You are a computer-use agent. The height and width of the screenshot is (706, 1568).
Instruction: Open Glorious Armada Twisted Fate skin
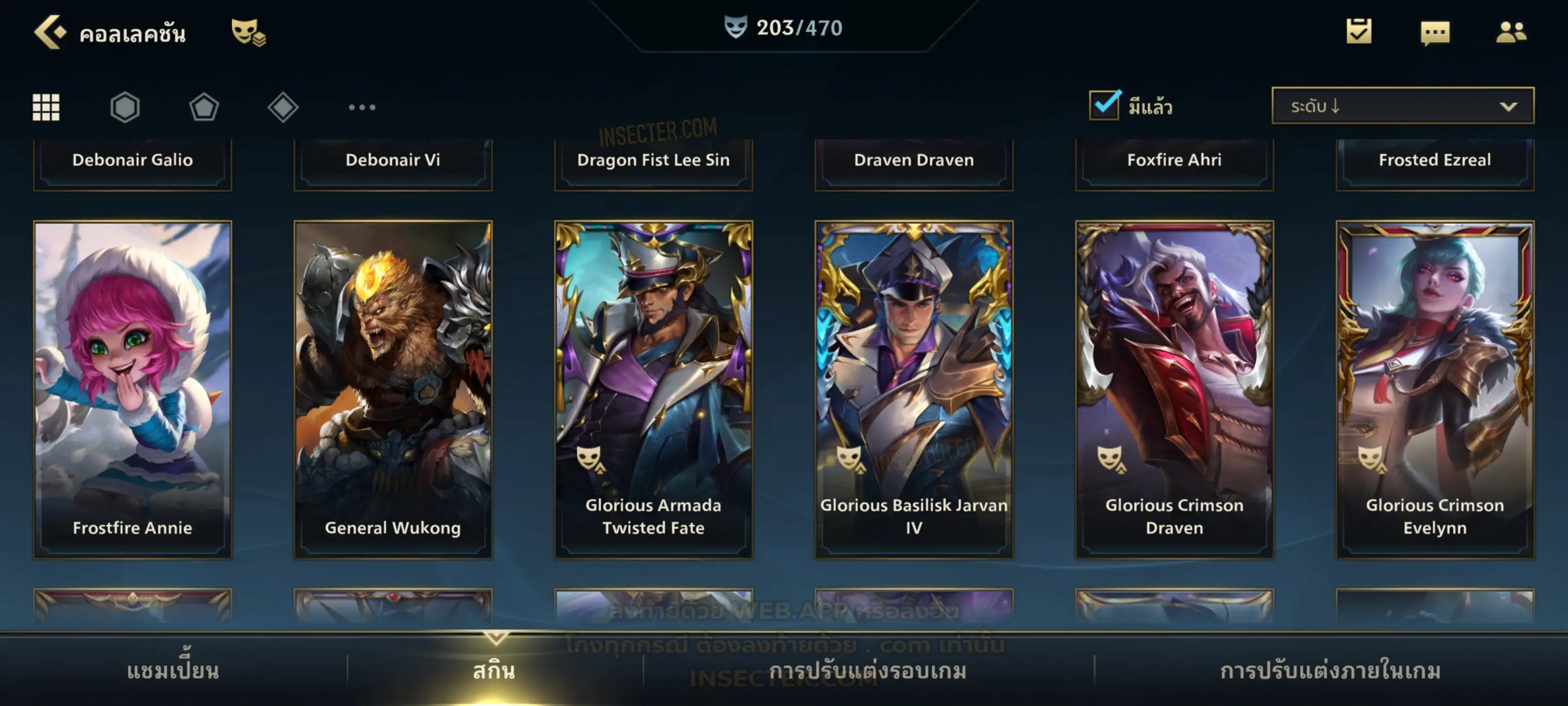(653, 390)
